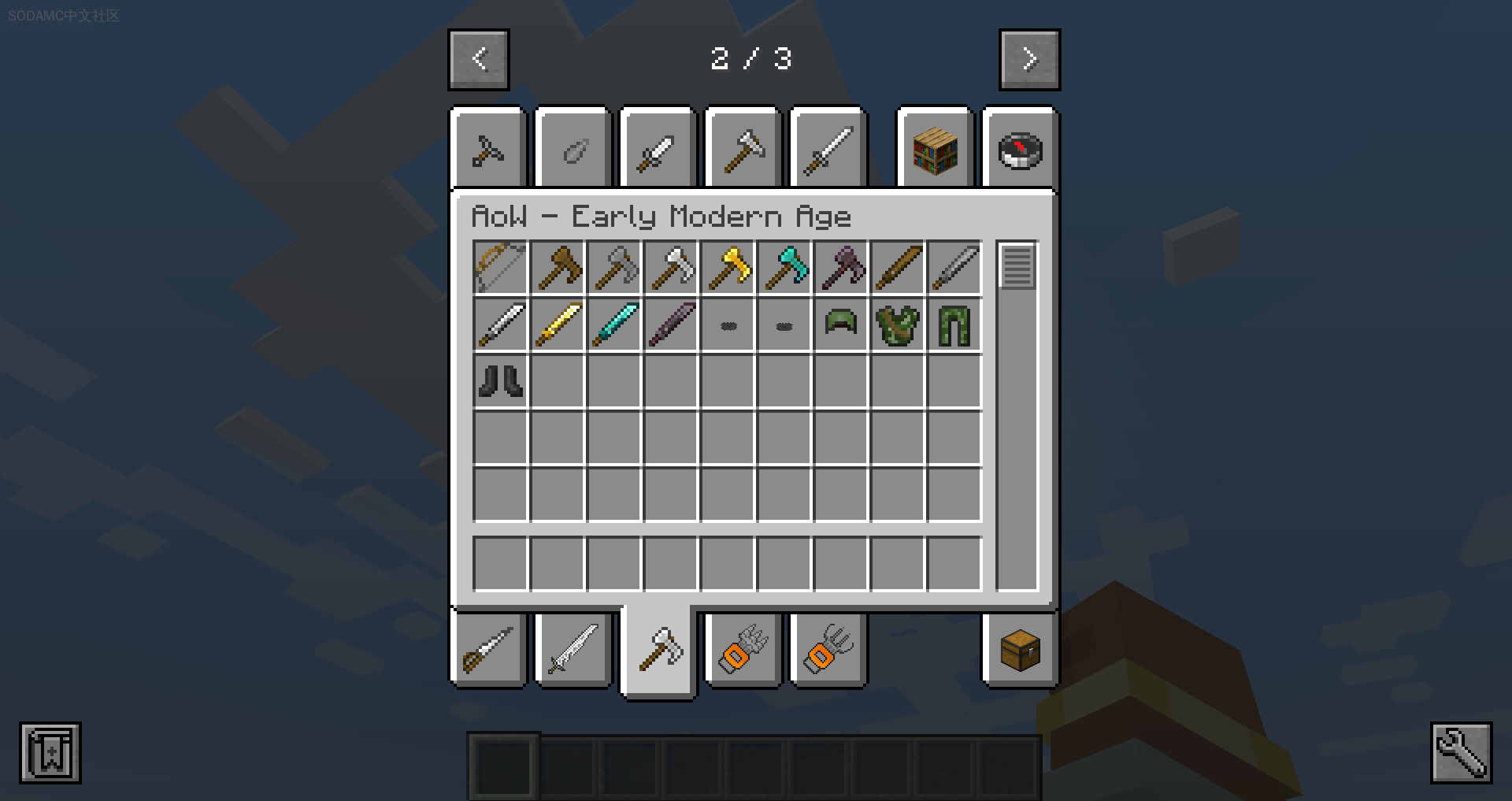Switch to the rapier tab at the bottom

[x=488, y=651]
